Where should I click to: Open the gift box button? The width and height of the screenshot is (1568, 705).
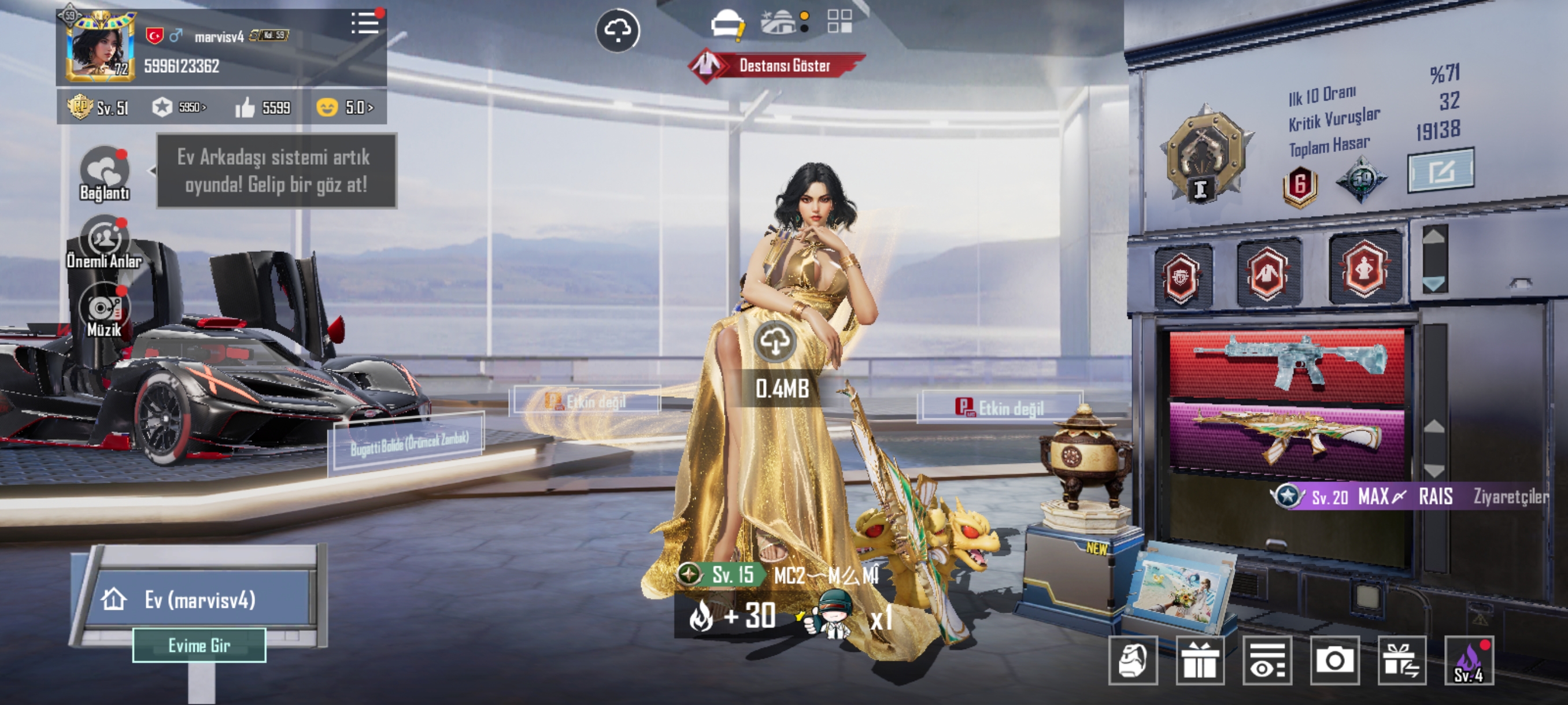tap(1200, 661)
